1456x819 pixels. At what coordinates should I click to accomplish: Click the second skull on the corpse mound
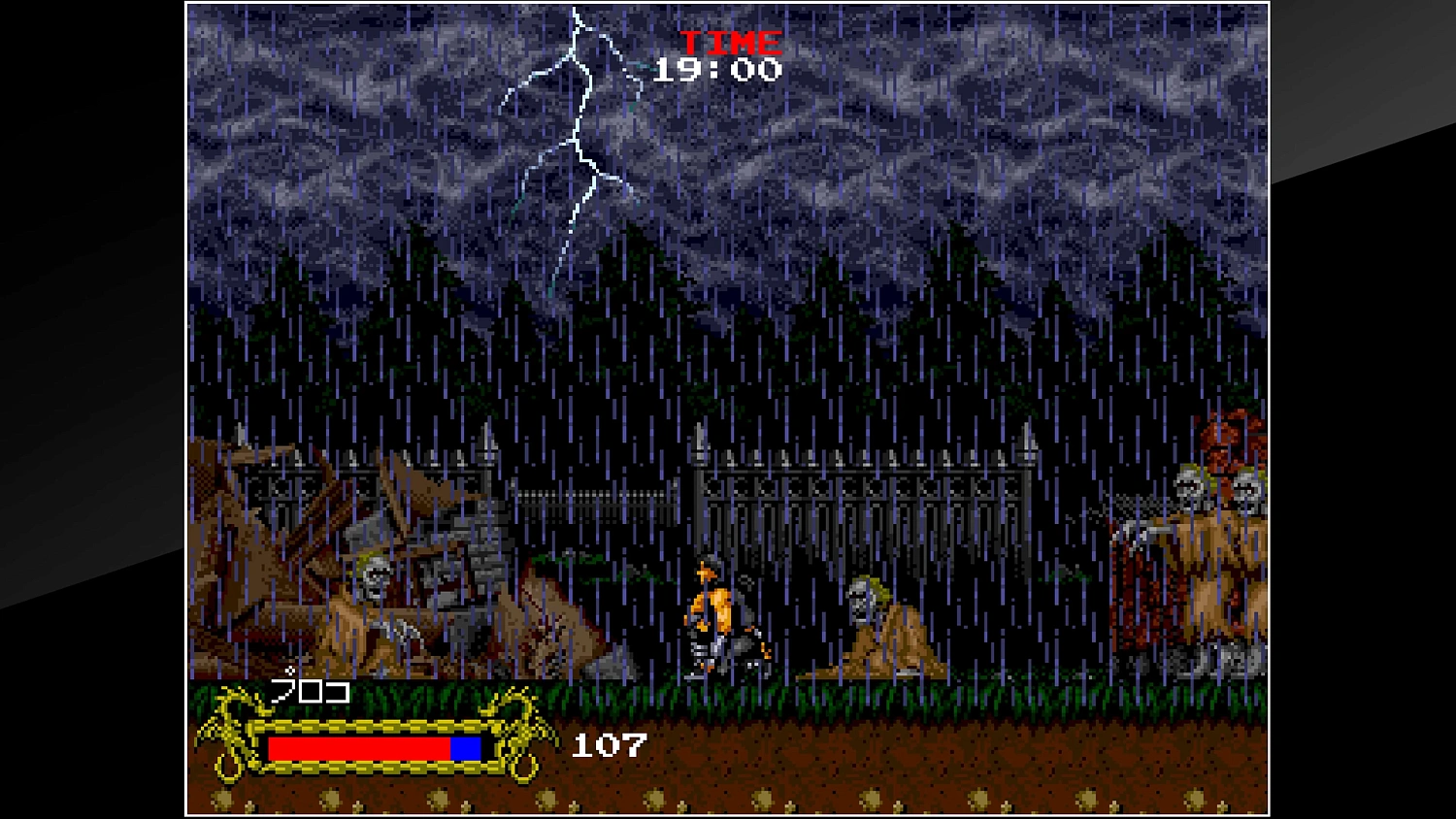point(1247,482)
